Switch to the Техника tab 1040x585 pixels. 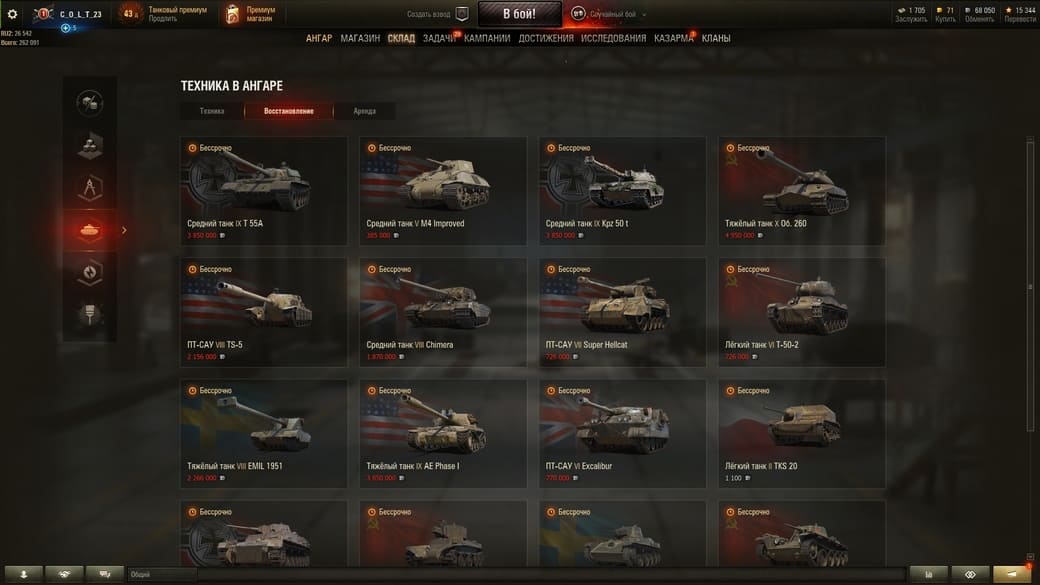tap(212, 111)
